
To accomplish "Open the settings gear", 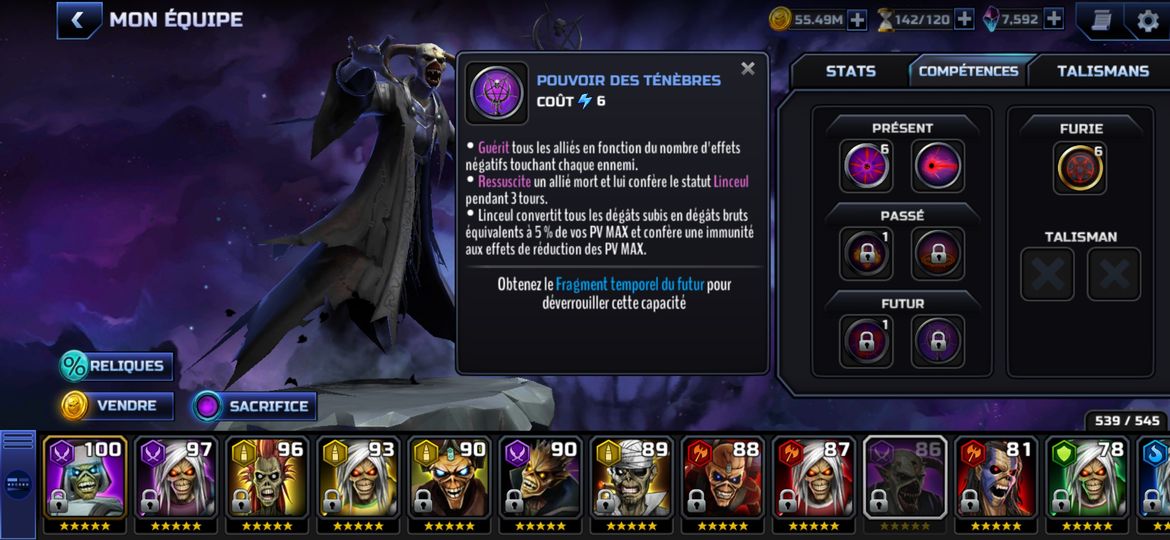I will tap(1148, 20).
